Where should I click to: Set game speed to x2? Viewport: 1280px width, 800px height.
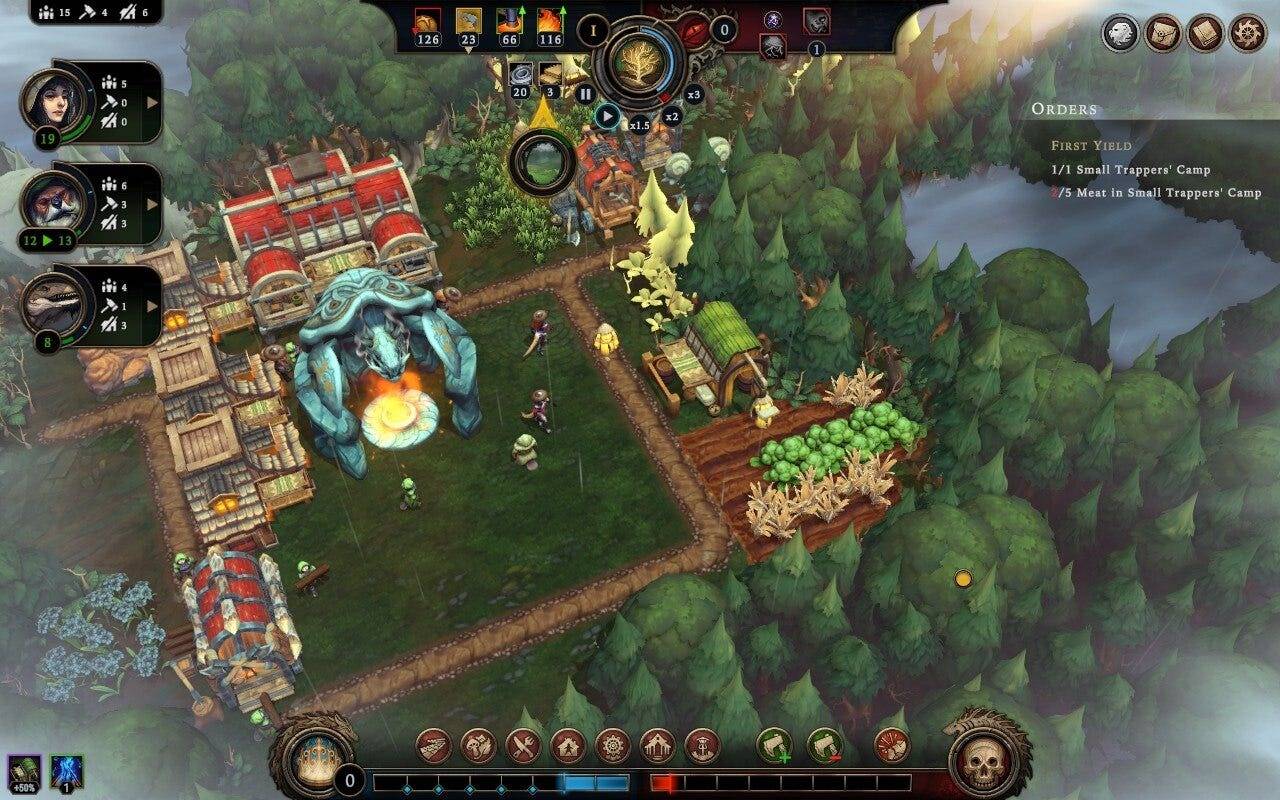tap(672, 116)
